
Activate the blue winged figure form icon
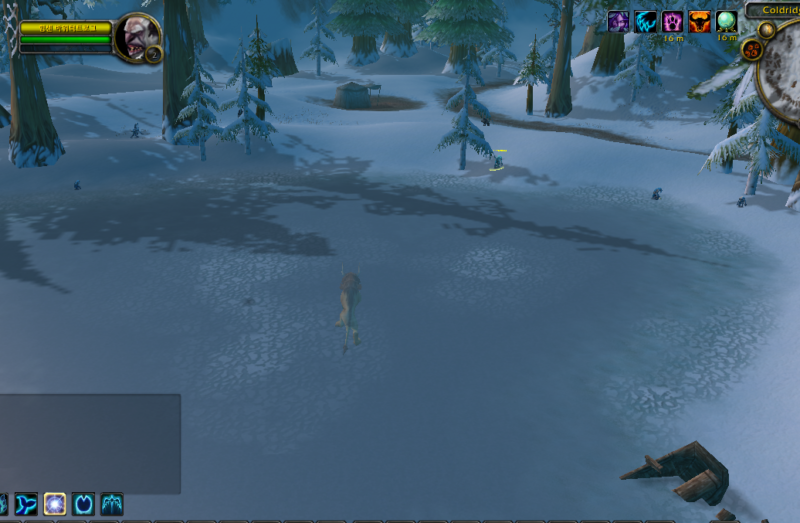click(x=112, y=503)
